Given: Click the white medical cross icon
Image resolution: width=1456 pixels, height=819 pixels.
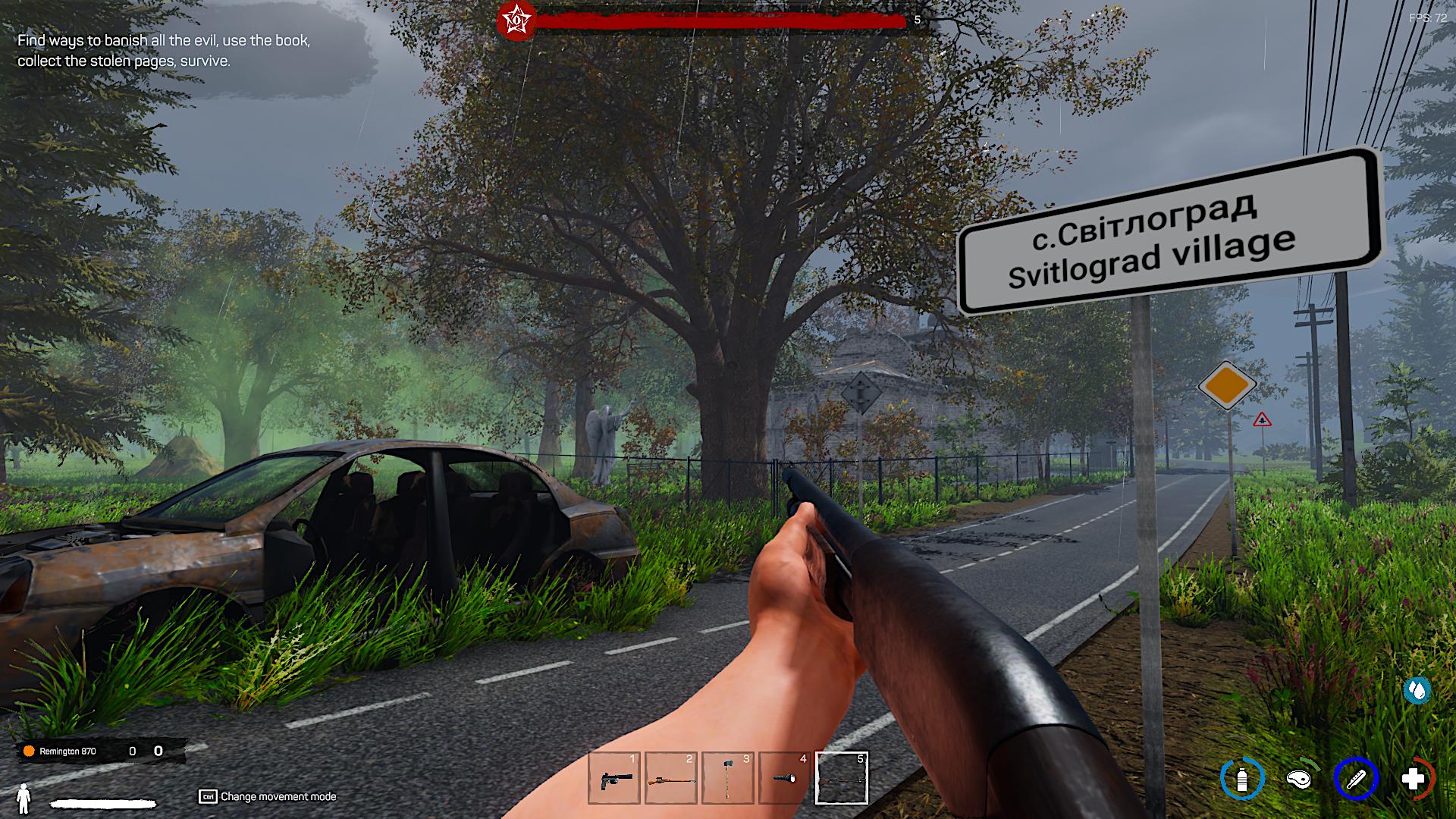Looking at the screenshot, I should (x=1413, y=779).
